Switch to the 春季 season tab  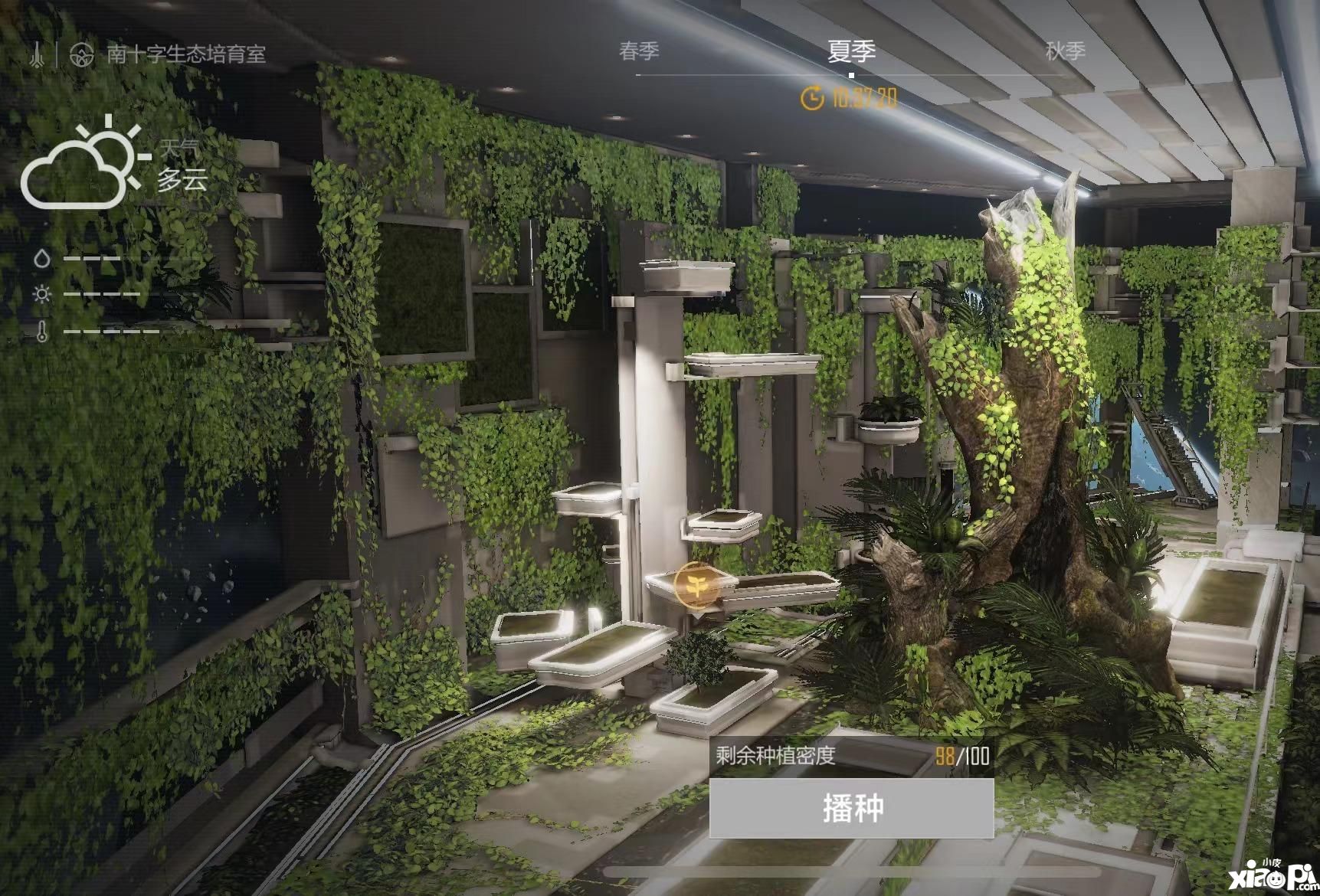[638, 51]
